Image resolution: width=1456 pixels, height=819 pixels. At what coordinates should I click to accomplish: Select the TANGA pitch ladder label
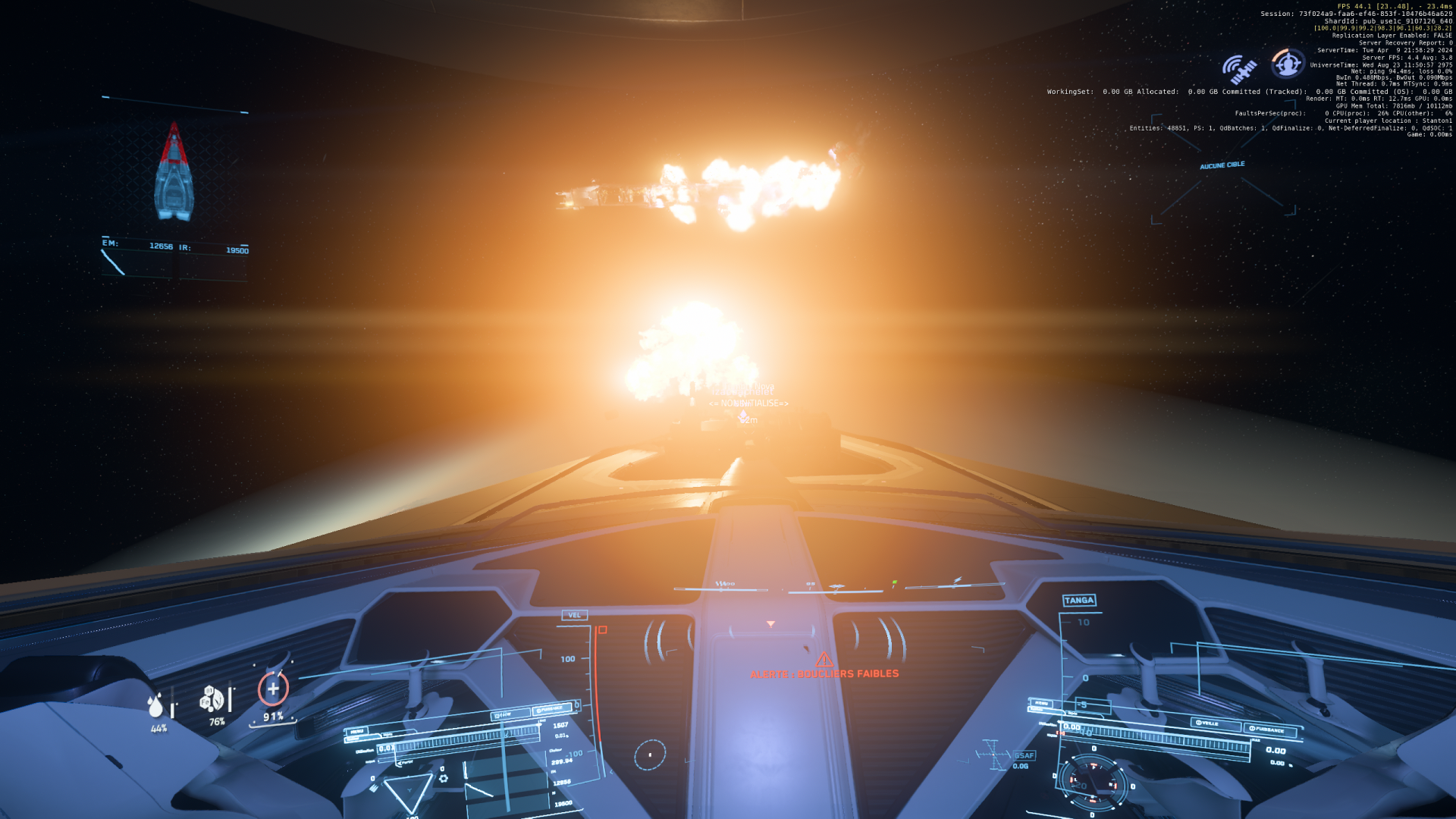pyautogui.click(x=1079, y=601)
